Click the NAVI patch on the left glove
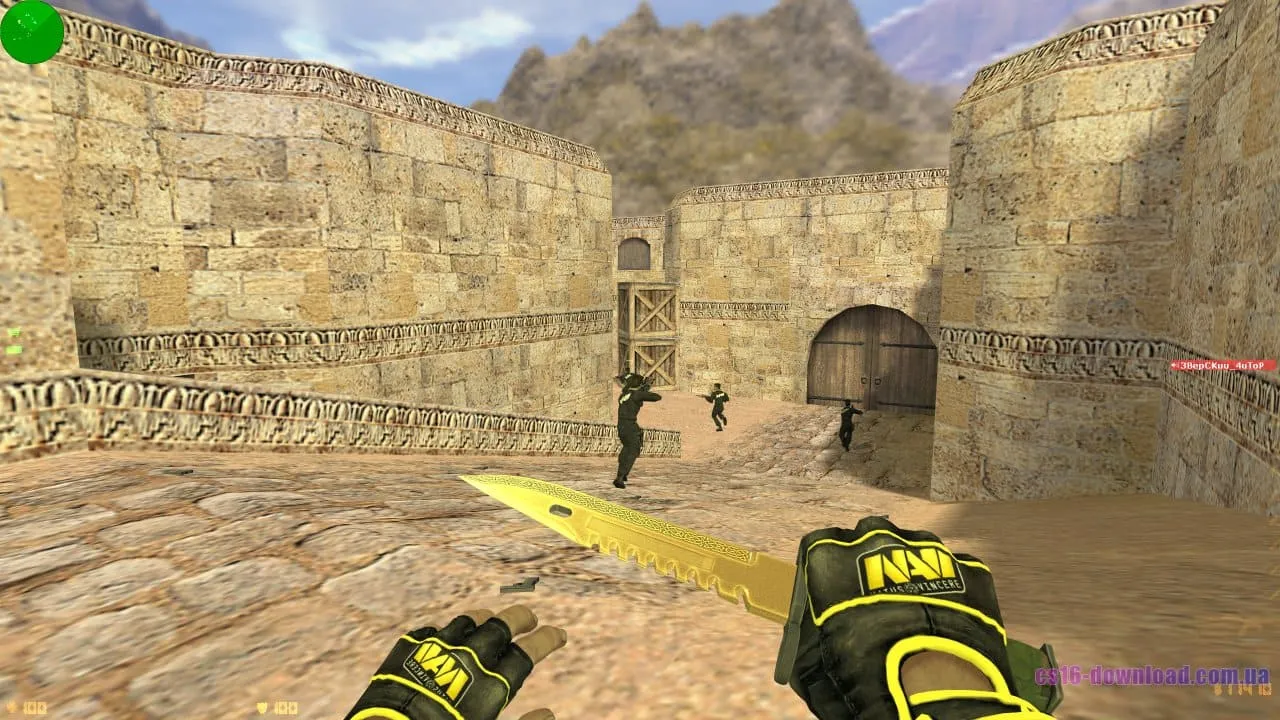Viewport: 1280px width, 720px height. [442, 674]
